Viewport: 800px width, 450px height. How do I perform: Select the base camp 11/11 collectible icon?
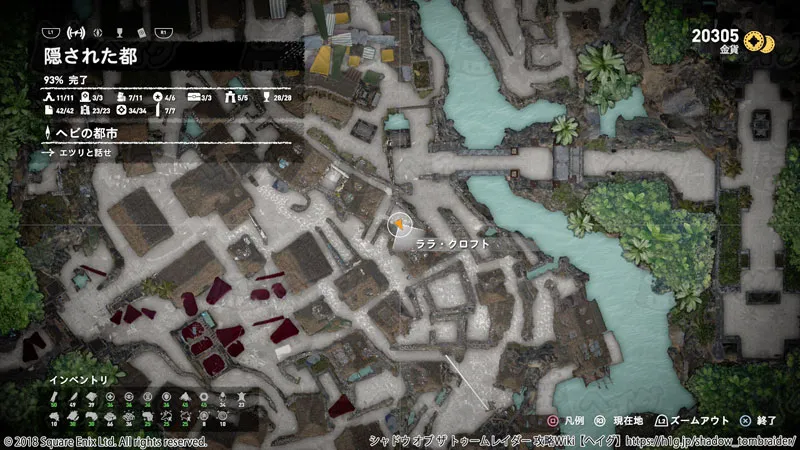(x=49, y=97)
